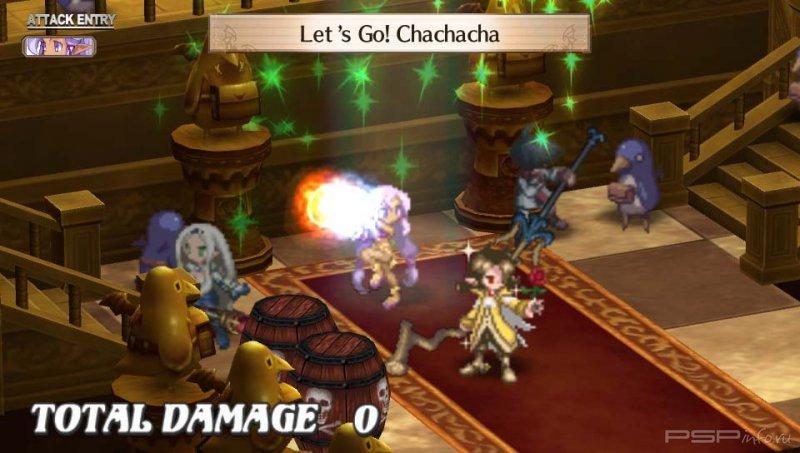Select the Attack Entry character portrait
Screen dimensions: 800x453
[59, 45]
